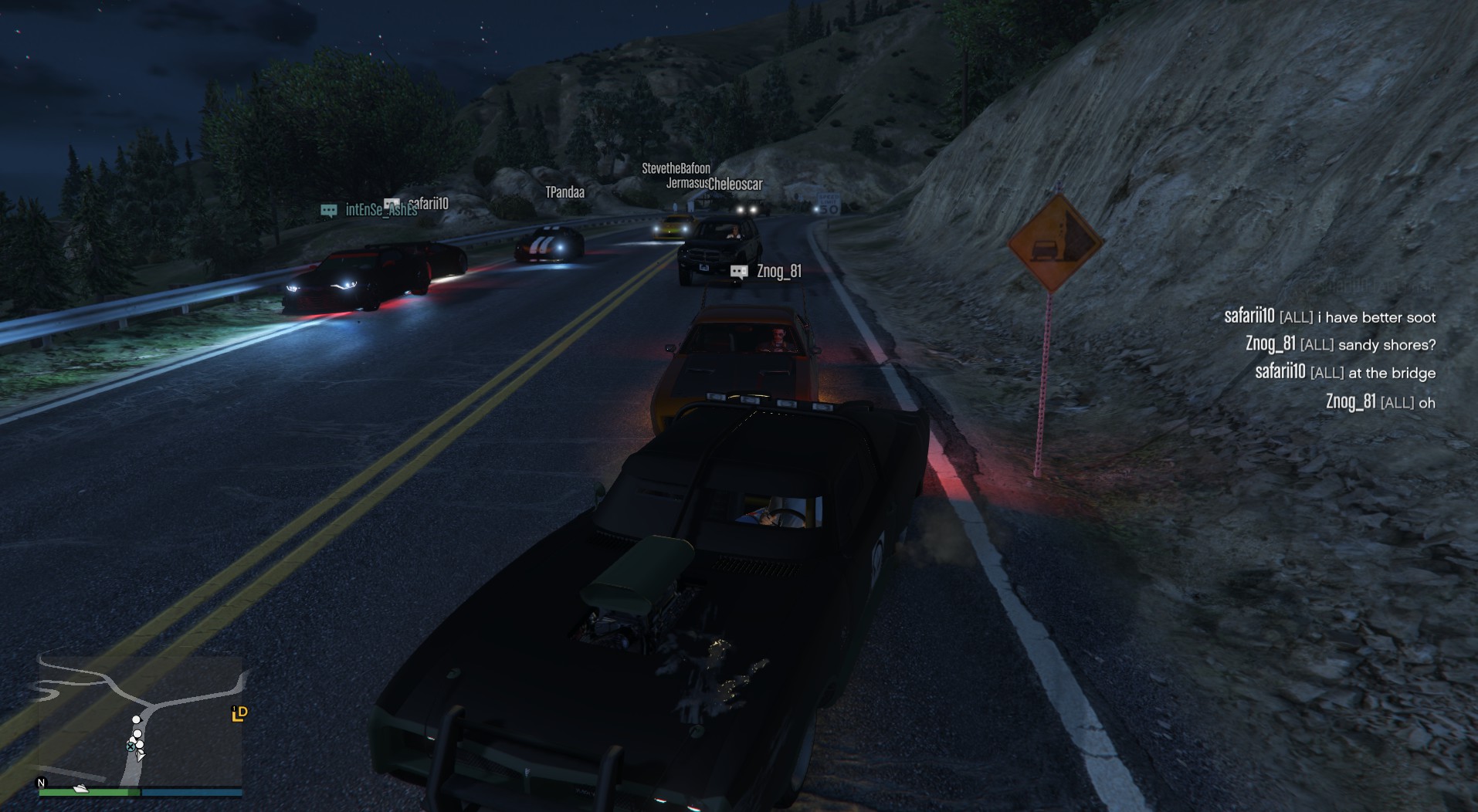Select the speech bubble icon next to Znog_81
The width and height of the screenshot is (1478, 812).
click(740, 271)
